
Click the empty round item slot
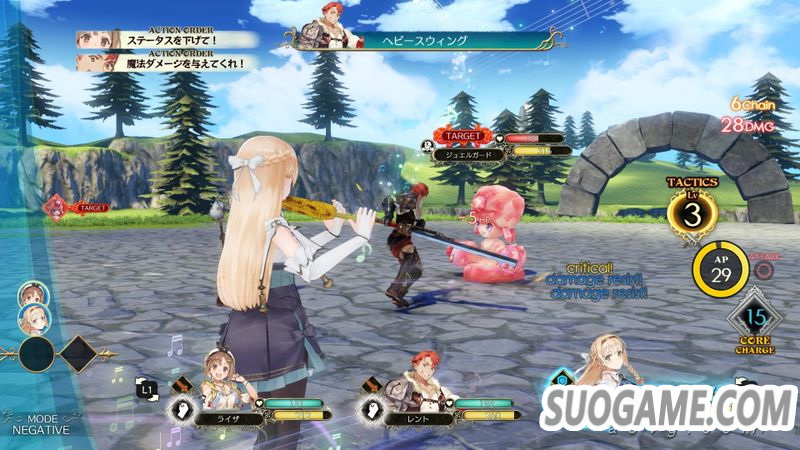37,354
